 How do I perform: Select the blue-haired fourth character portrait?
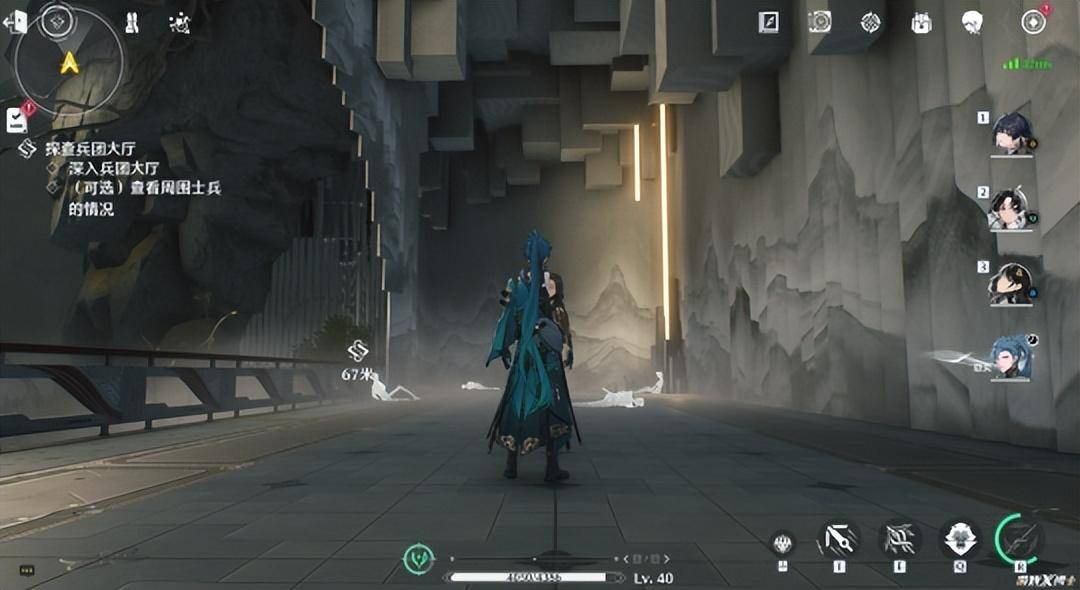[x=1011, y=357]
